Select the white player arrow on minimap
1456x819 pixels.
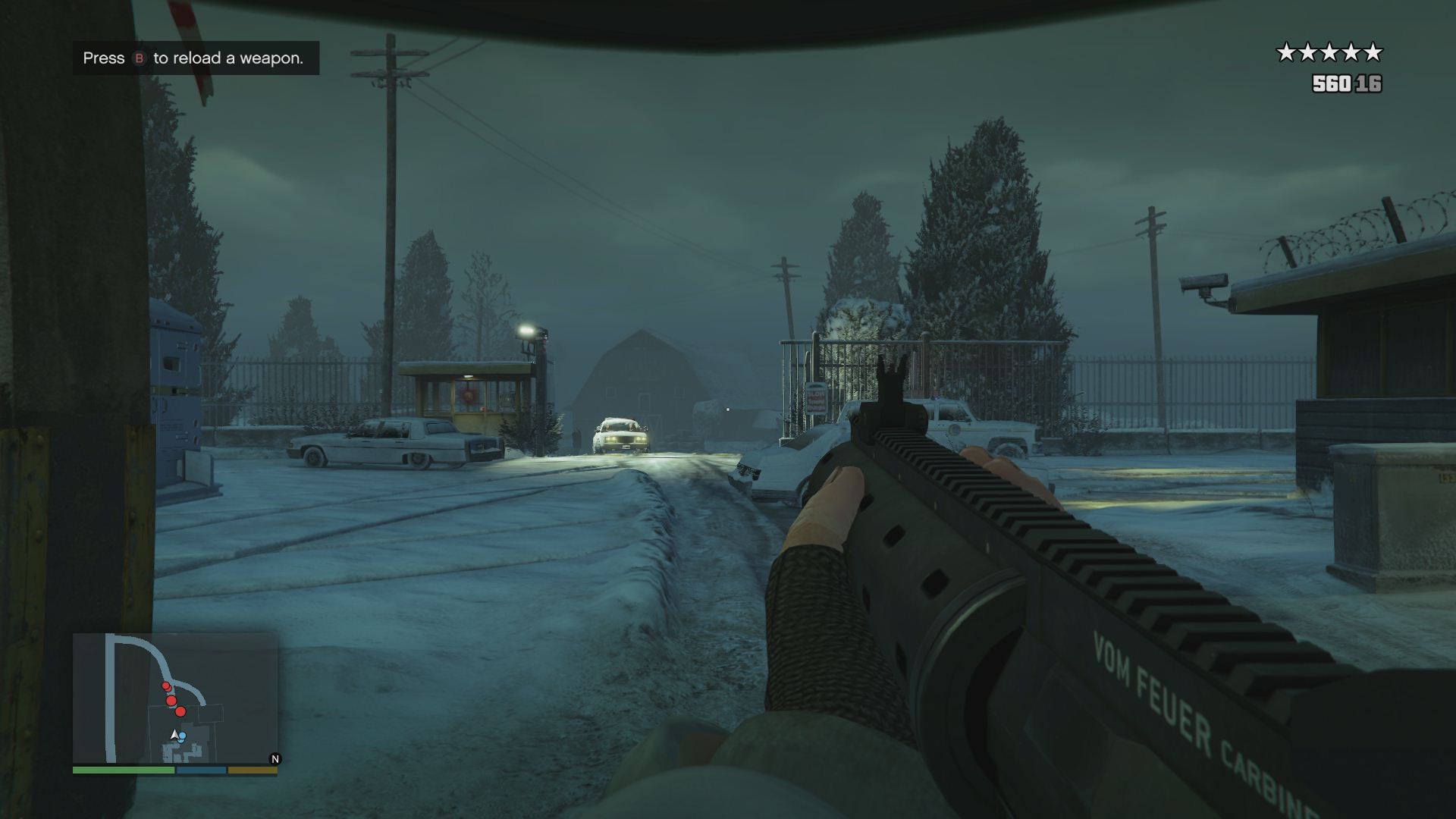[x=174, y=734]
